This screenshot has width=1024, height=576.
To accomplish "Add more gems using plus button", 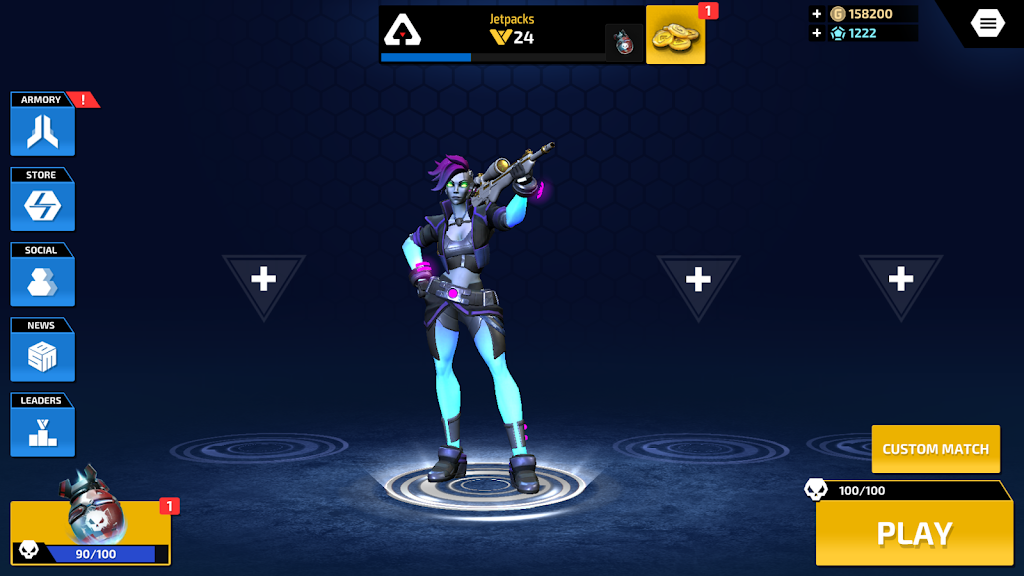I will coord(817,33).
